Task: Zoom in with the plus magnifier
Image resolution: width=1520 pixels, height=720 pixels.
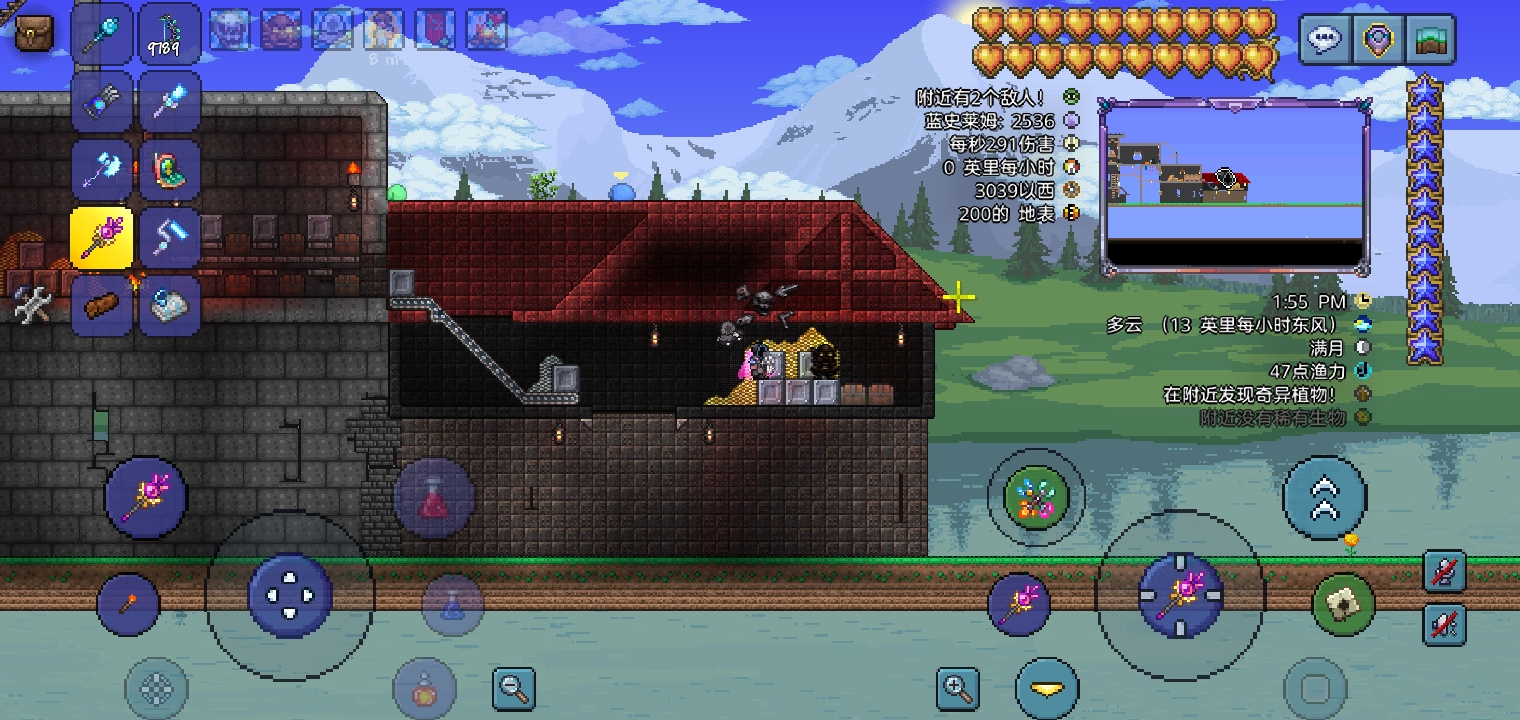Action: coord(957,688)
